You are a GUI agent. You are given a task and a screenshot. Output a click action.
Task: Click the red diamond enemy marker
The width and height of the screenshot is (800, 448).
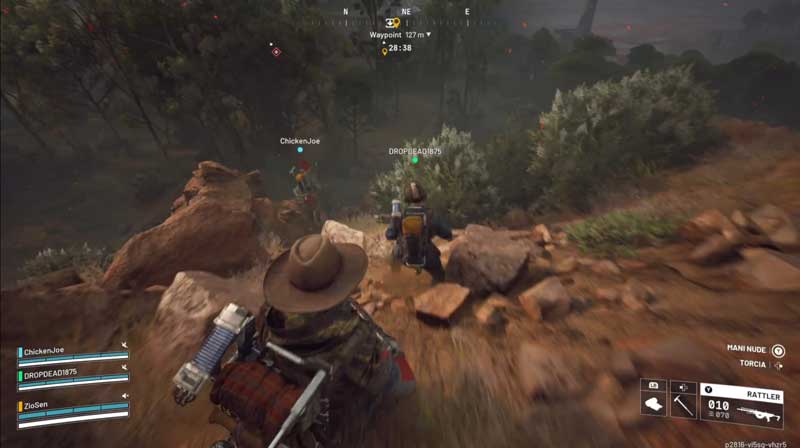click(x=276, y=51)
